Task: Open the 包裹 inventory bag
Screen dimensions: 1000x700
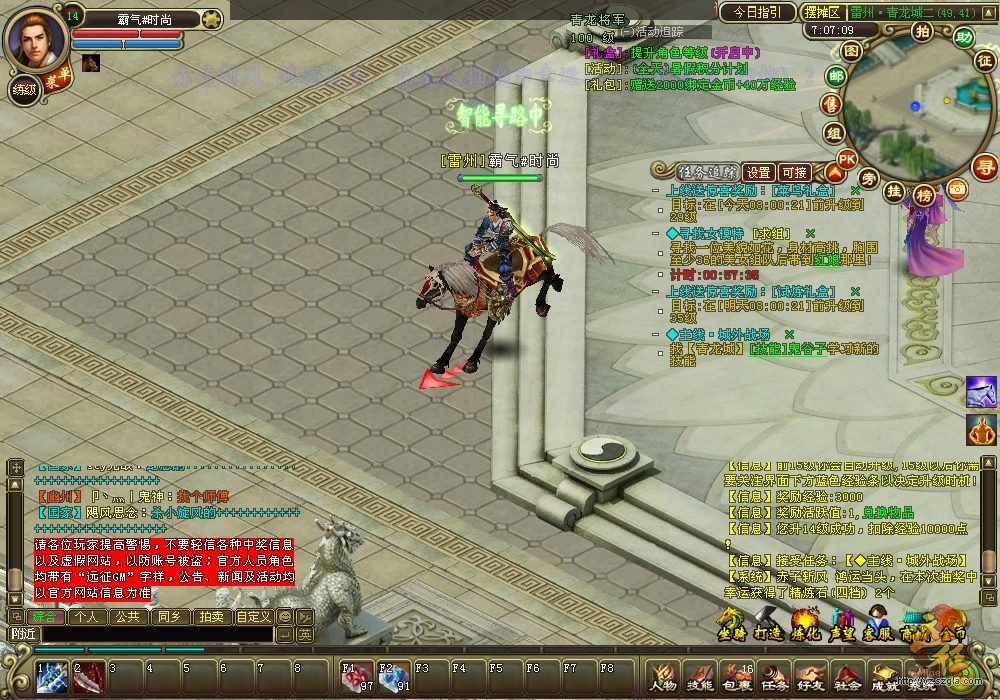Action: (x=738, y=677)
